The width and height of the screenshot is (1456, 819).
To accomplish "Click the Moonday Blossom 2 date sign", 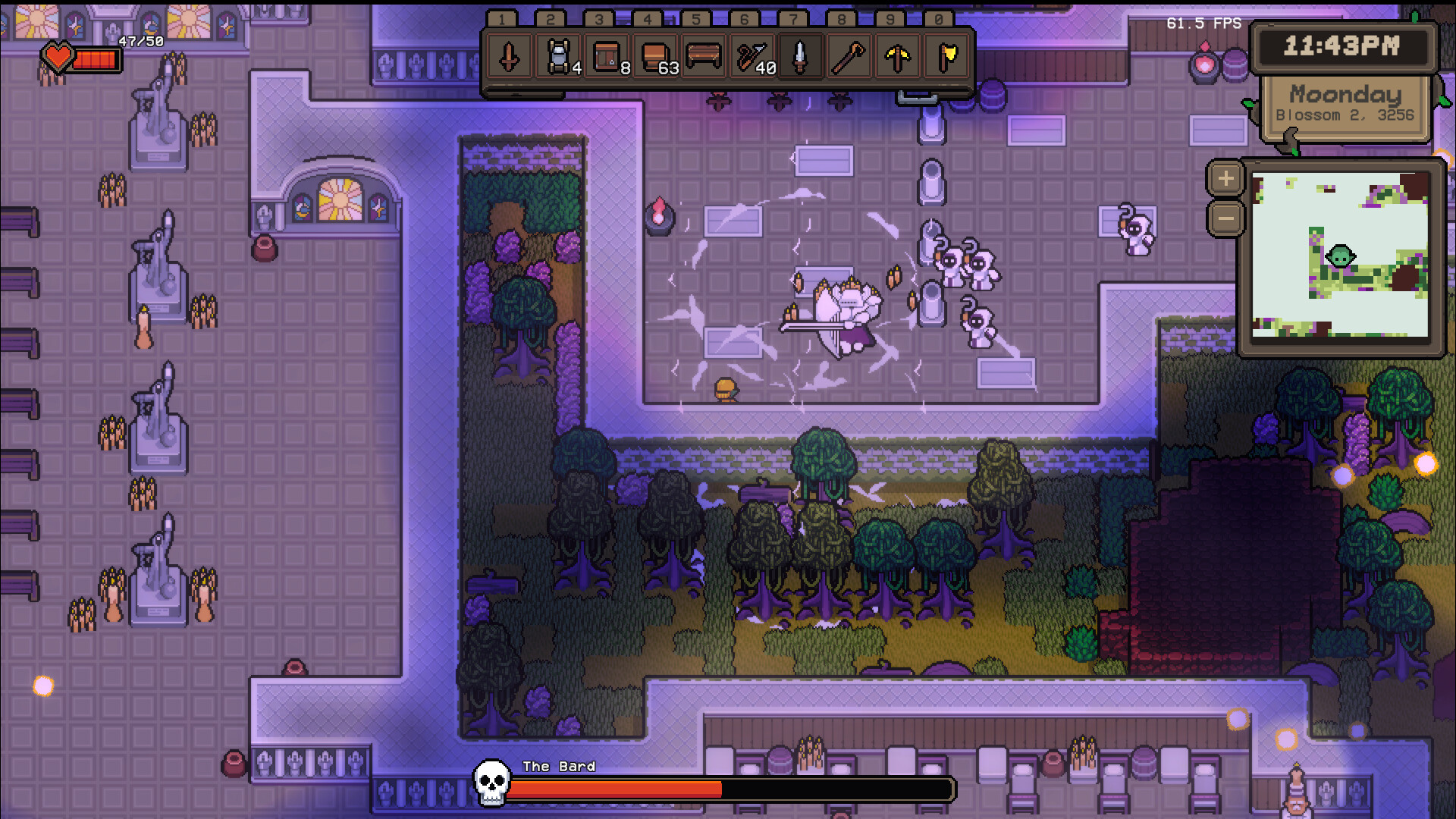I will [x=1345, y=104].
